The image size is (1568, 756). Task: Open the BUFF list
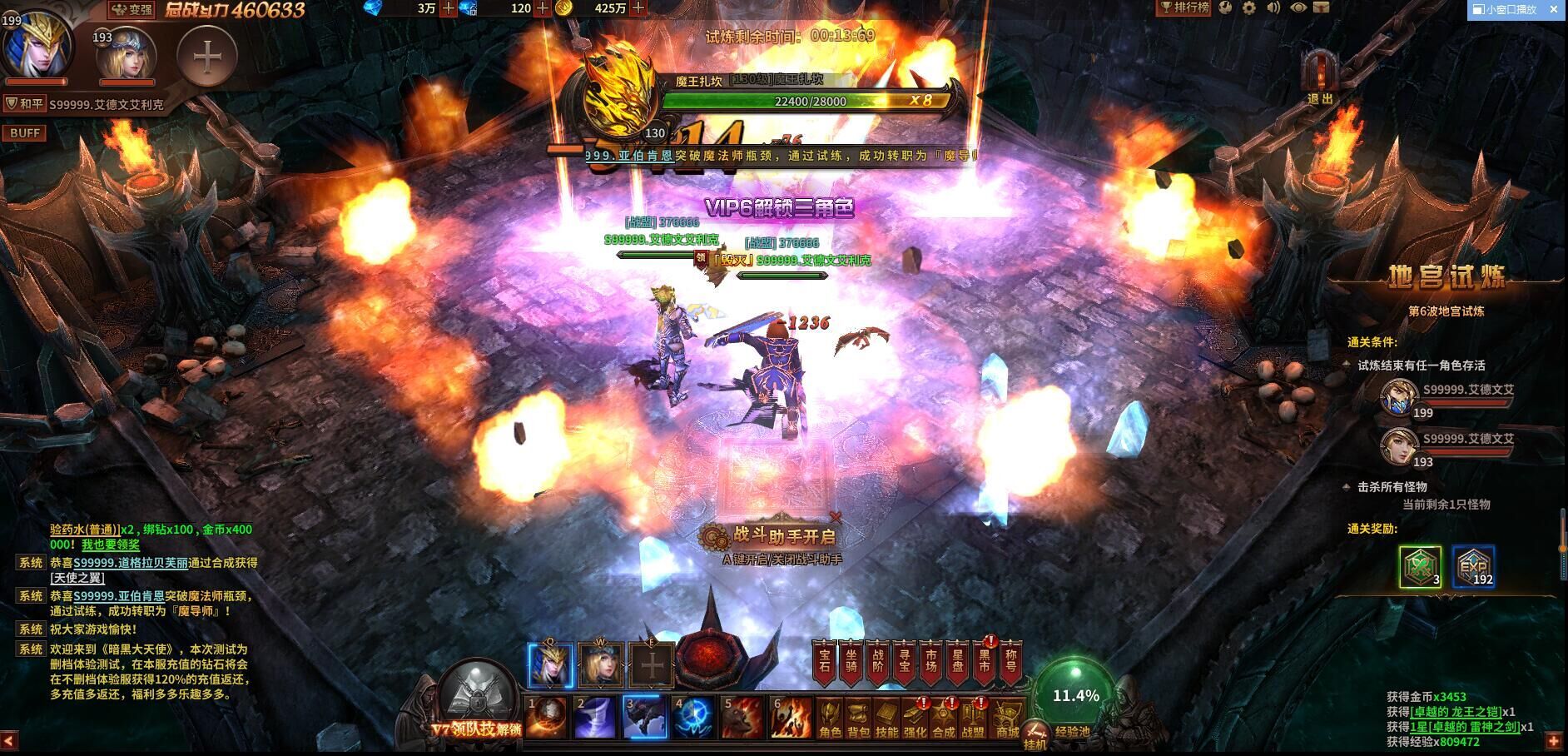point(25,133)
